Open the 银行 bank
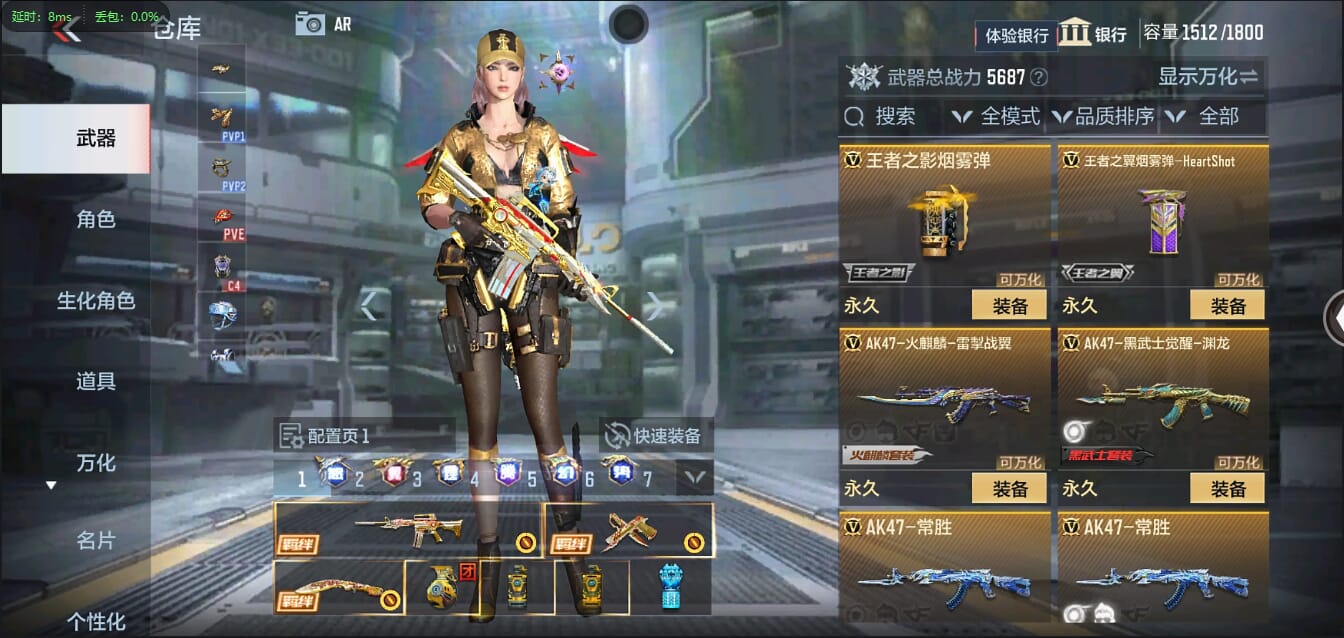This screenshot has width=1344, height=638. point(1093,33)
